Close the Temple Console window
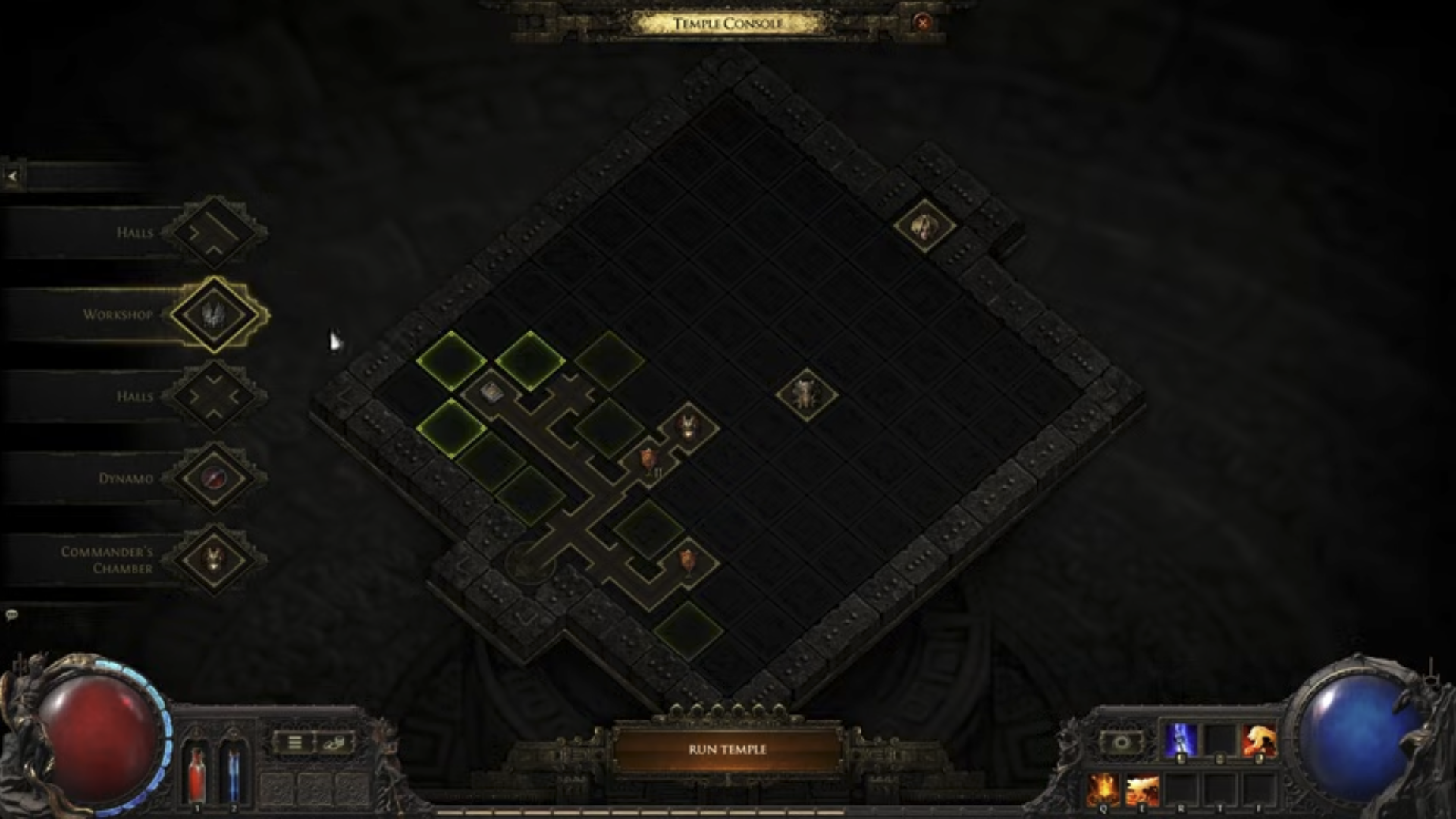 [x=922, y=23]
